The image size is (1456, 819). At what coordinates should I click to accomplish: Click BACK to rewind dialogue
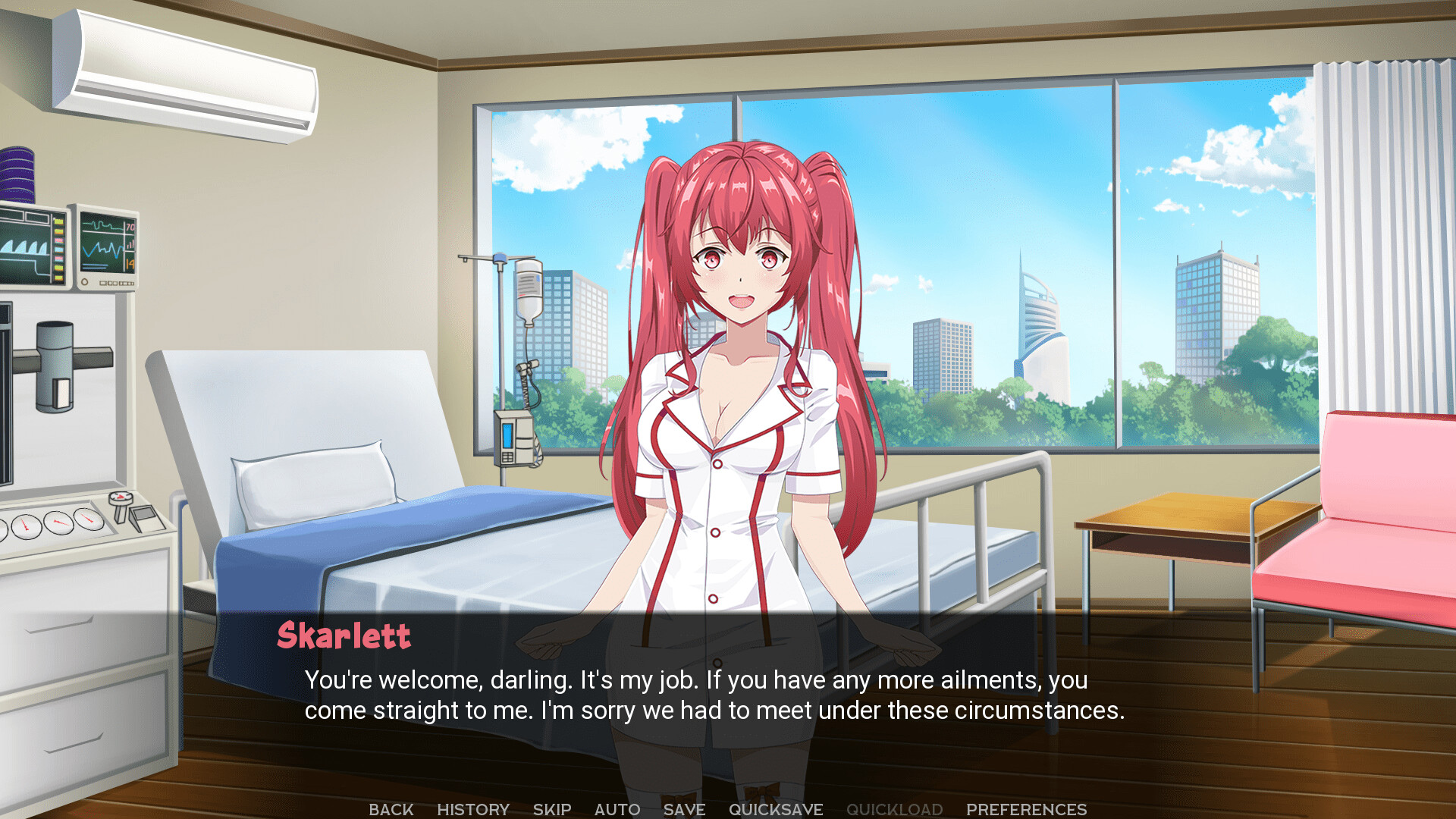tap(391, 808)
